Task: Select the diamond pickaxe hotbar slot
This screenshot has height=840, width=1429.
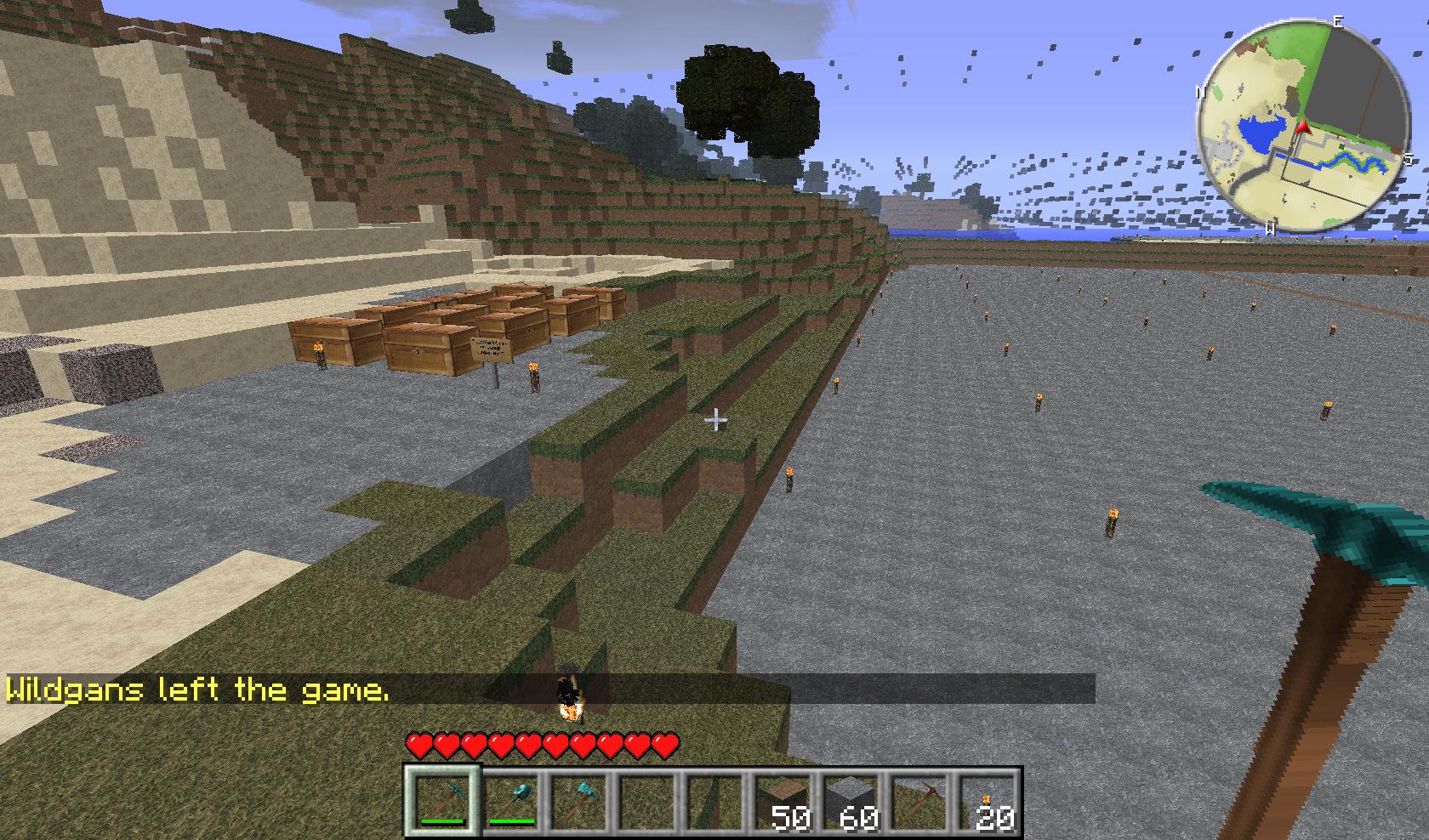Action: pos(442,799)
